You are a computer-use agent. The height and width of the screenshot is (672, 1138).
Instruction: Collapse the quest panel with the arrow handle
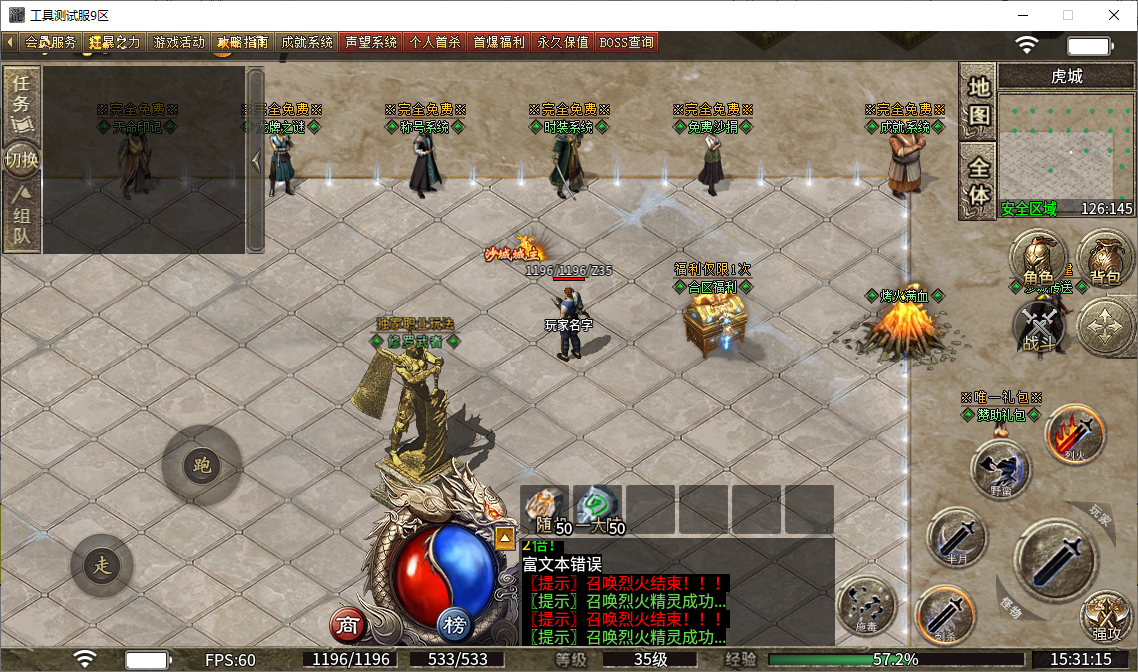click(255, 160)
